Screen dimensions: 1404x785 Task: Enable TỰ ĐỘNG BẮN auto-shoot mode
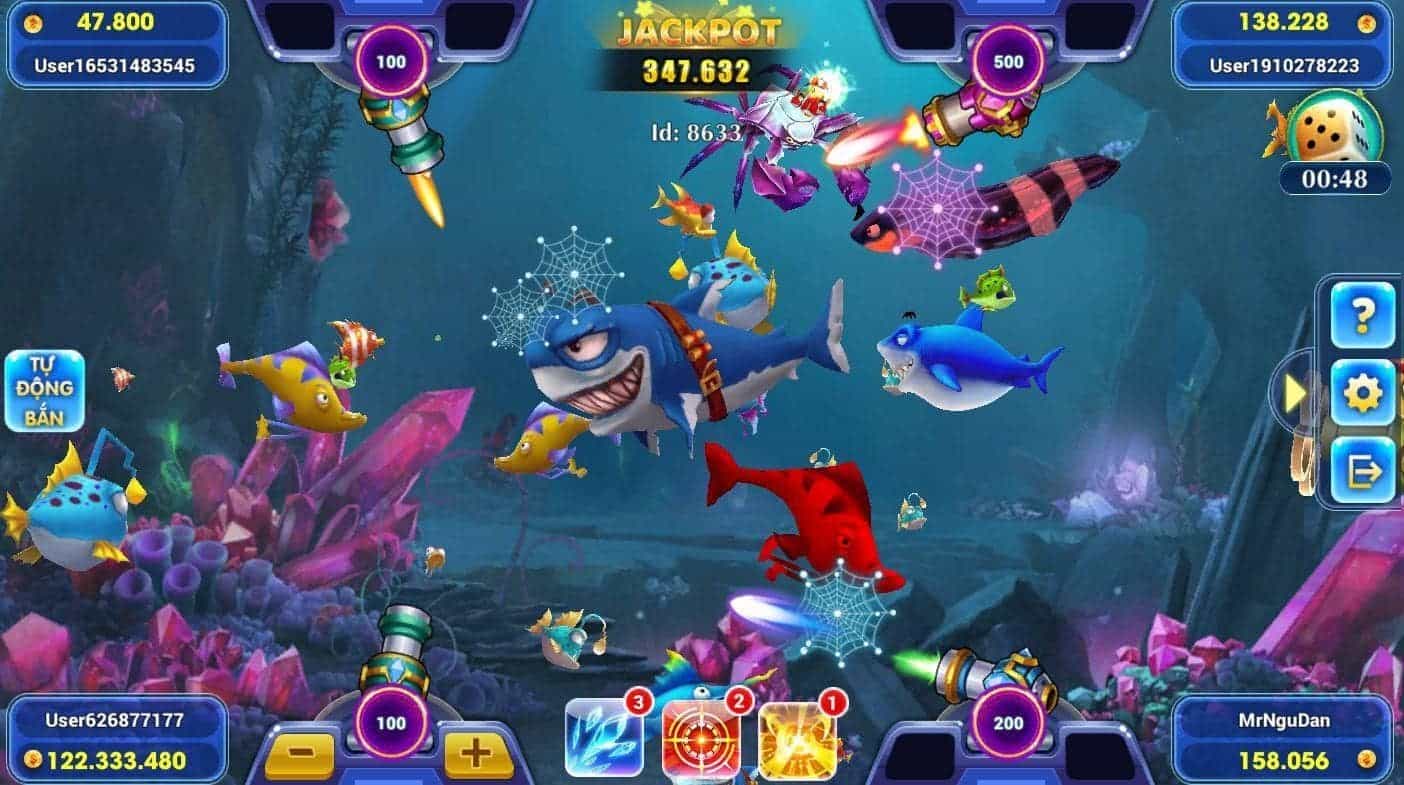[x=47, y=390]
